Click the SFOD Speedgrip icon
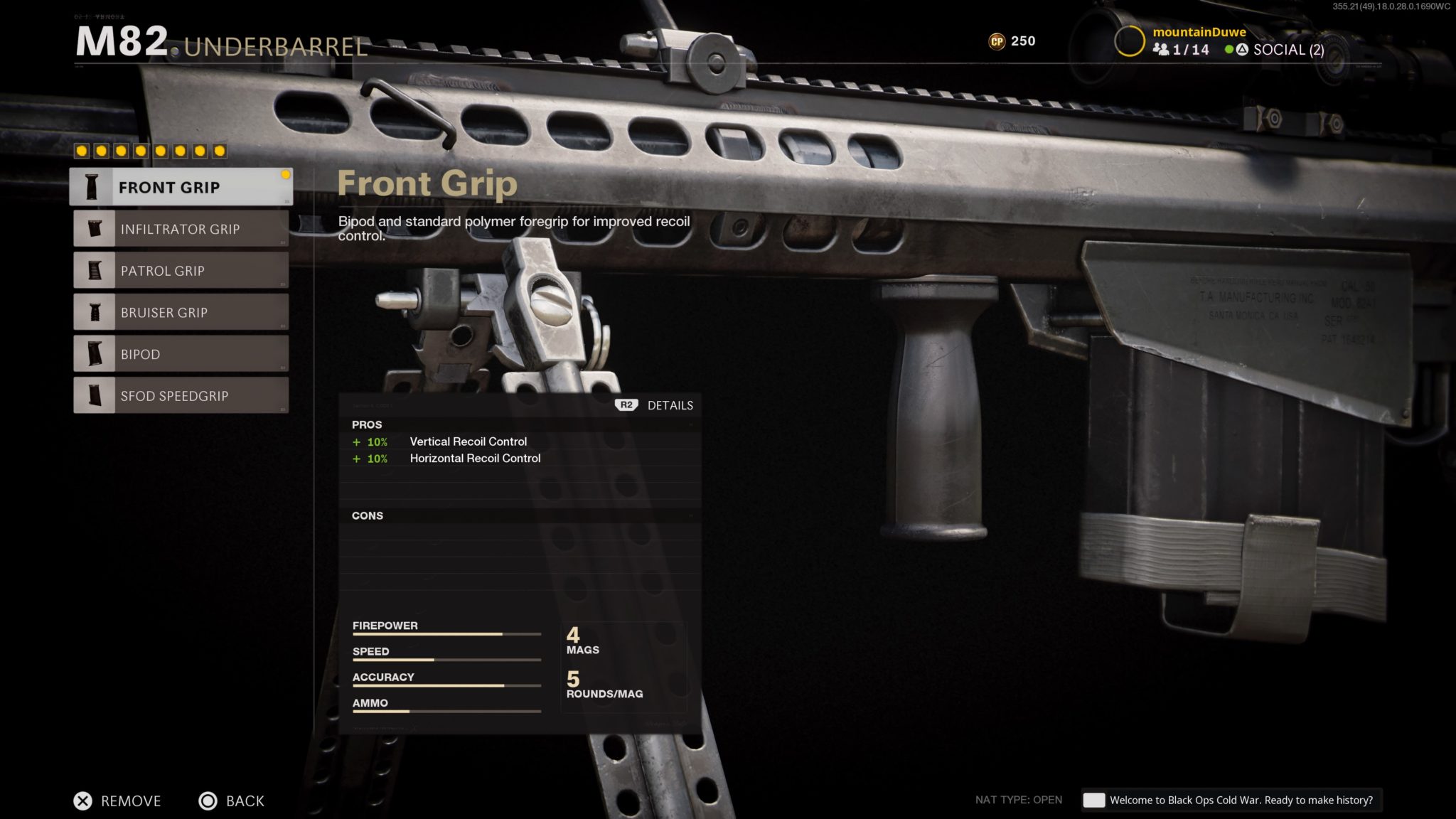This screenshot has height=819, width=1456. tap(93, 395)
